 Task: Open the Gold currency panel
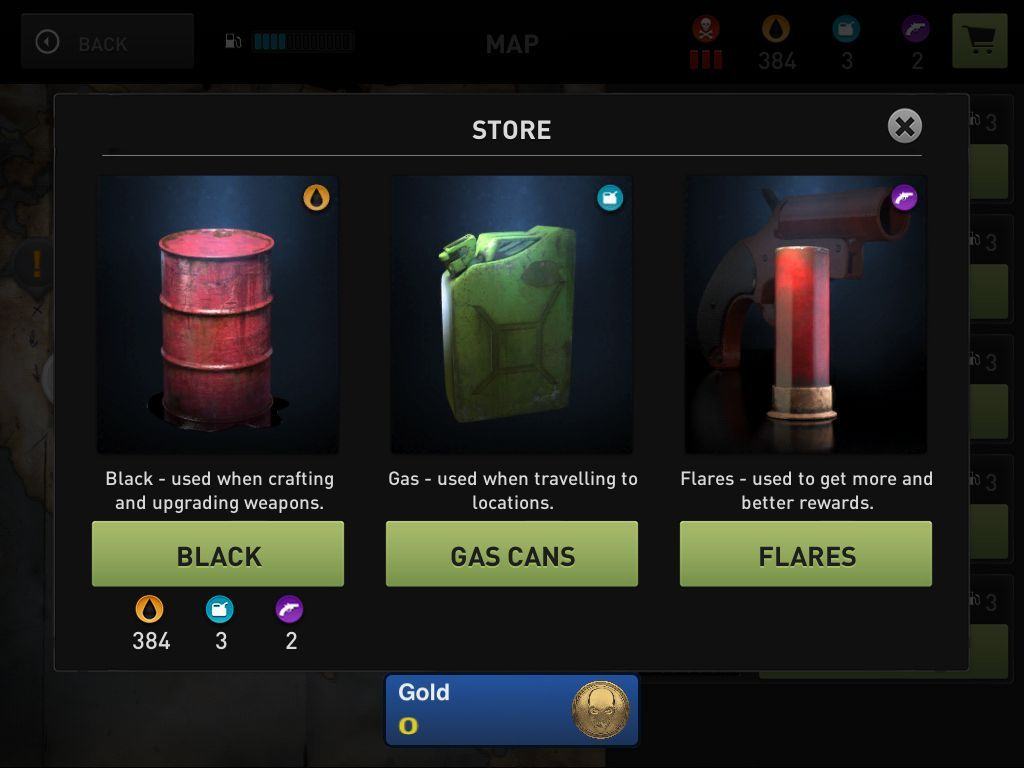coord(512,710)
